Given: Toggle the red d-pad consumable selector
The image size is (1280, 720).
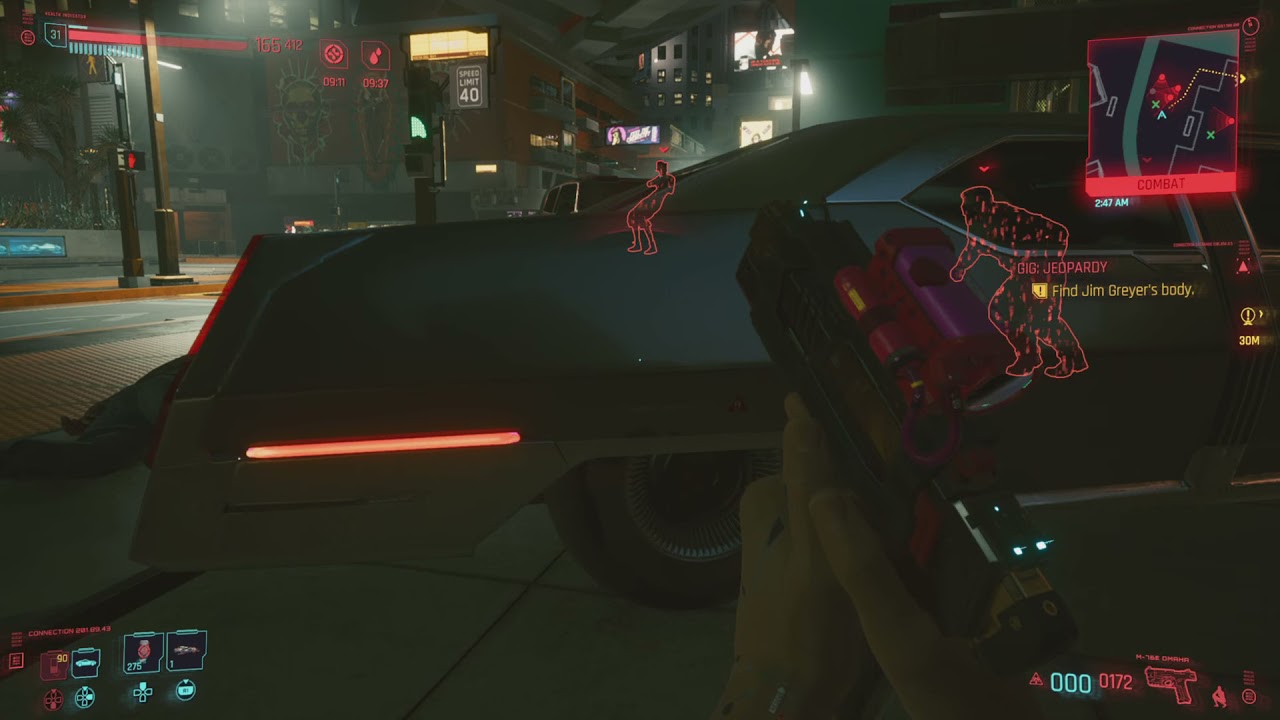Looking at the screenshot, I should coord(54,698).
